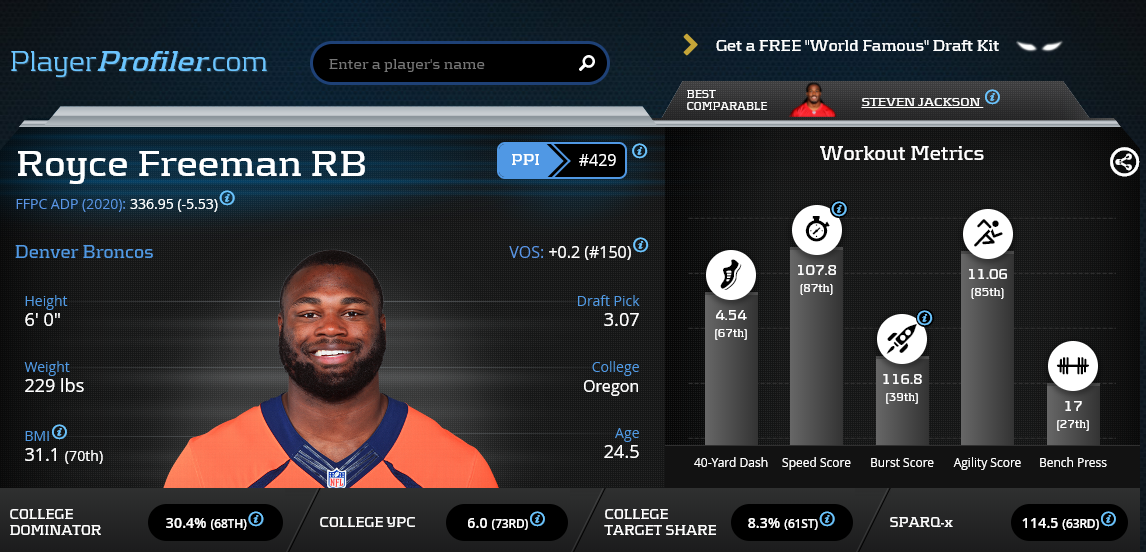Image resolution: width=1146 pixels, height=552 pixels.
Task: Select Steven Jackson's player thumbnail
Action: coord(813,101)
